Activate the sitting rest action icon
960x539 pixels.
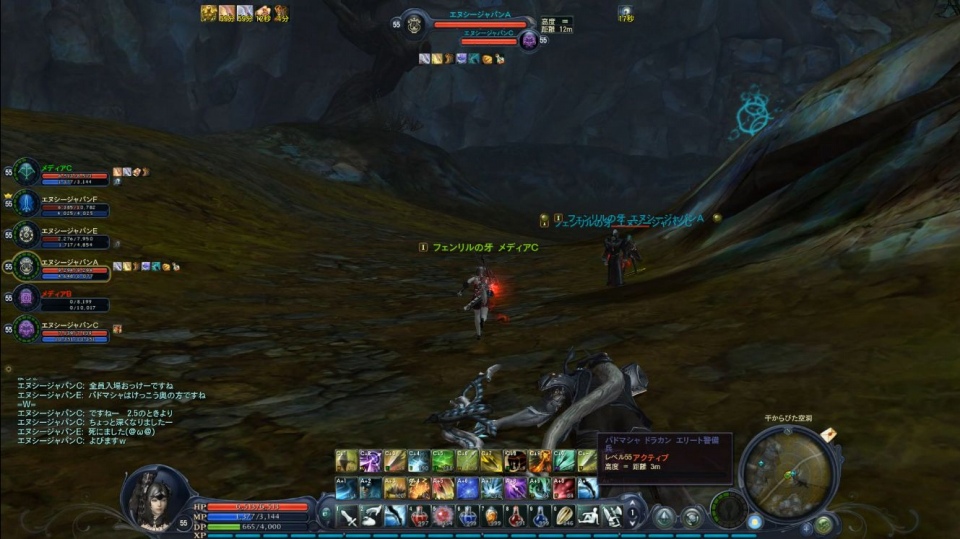[590, 515]
